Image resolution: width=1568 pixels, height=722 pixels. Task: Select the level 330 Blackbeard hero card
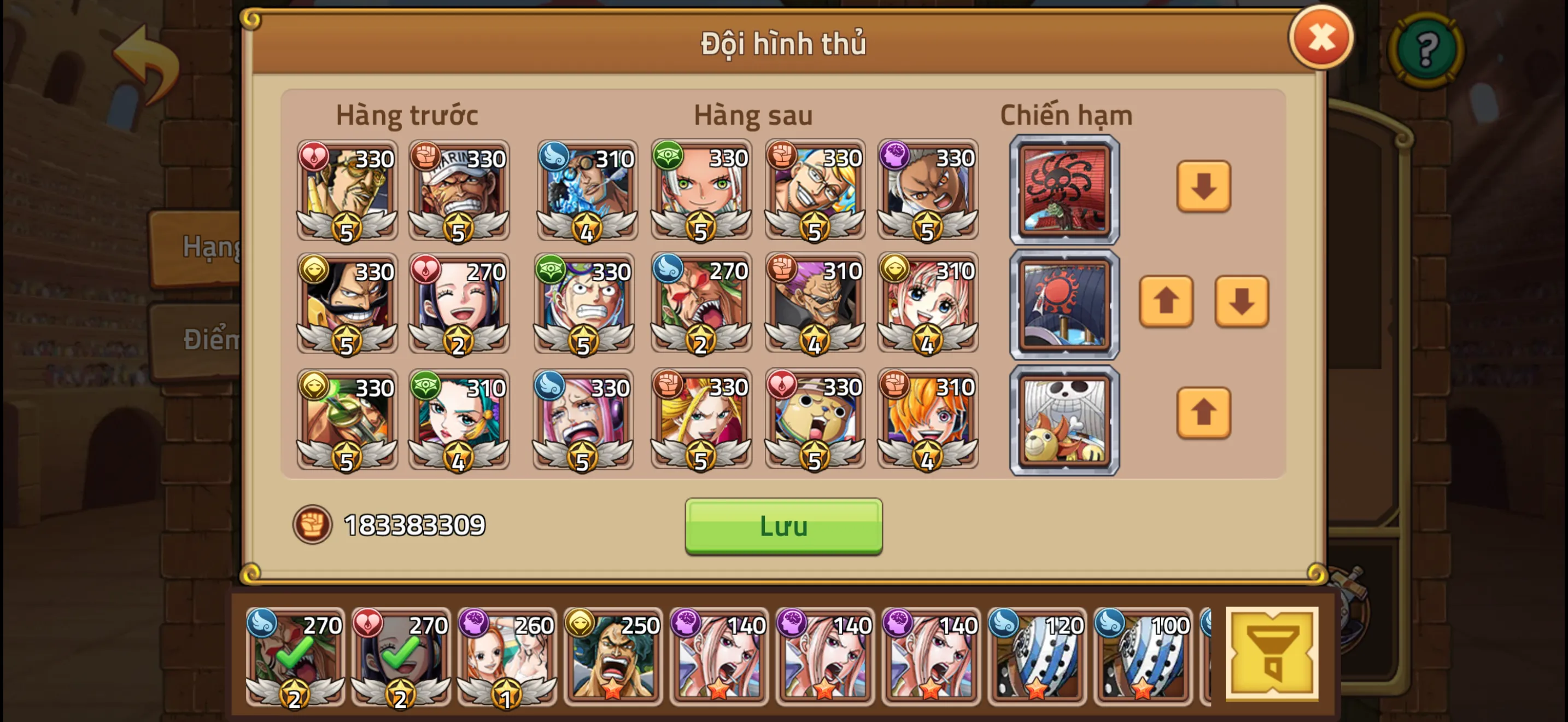point(346,303)
